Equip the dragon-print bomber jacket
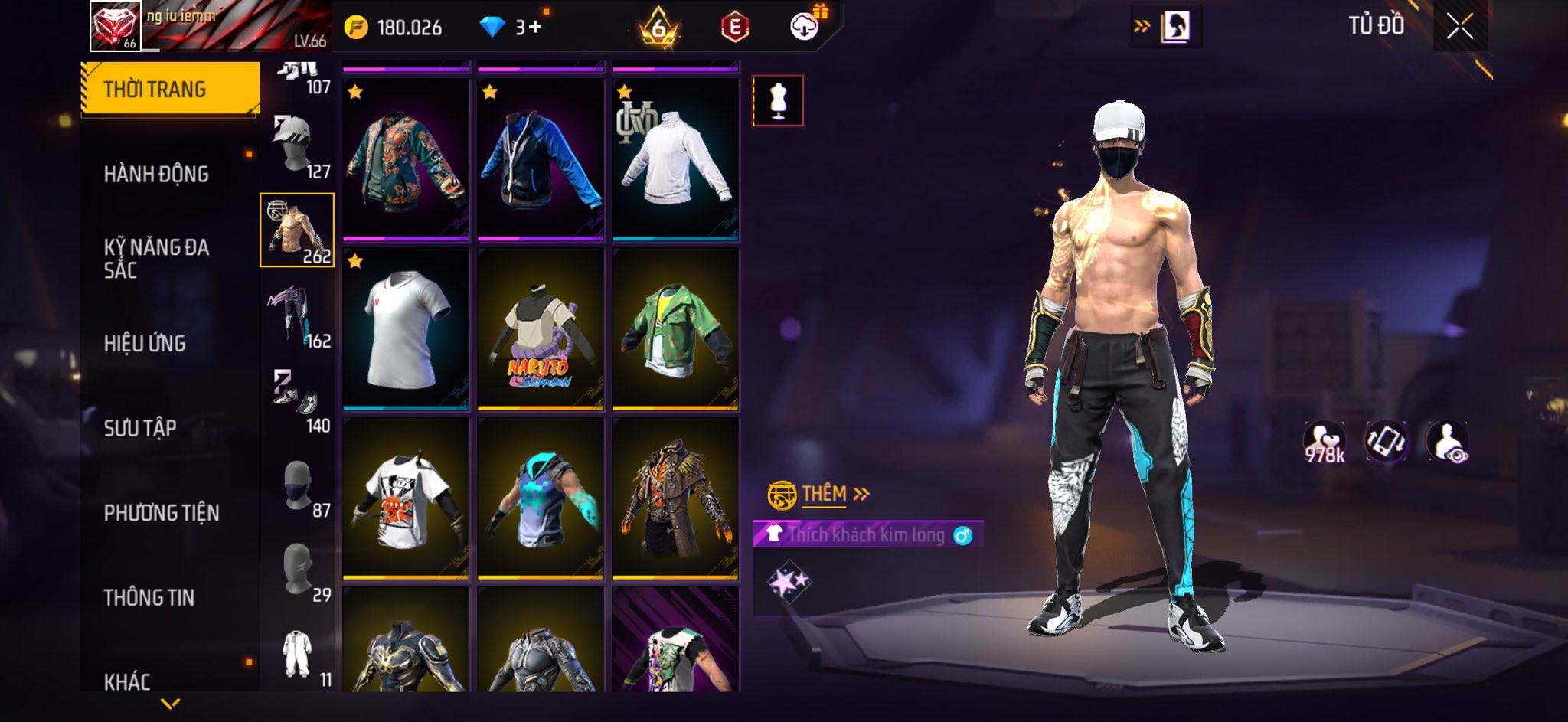The width and height of the screenshot is (1568, 722). tap(406, 160)
